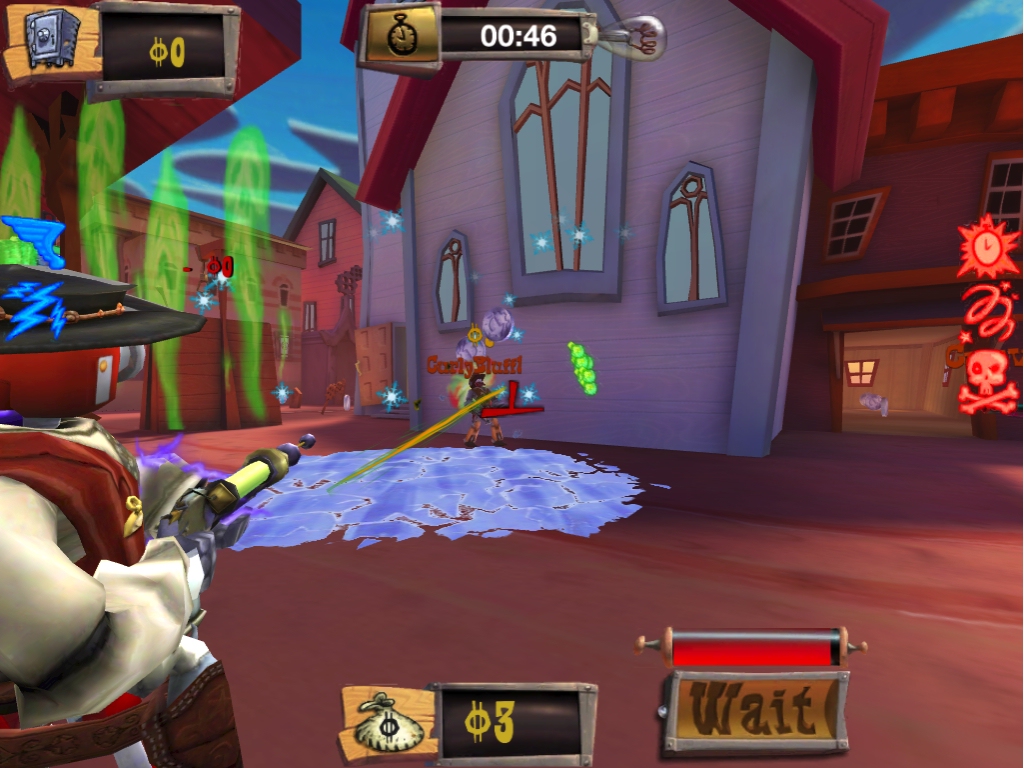The image size is (1024, 768).
Task: Select the red skull and crossbones icon
Action: tap(988, 381)
